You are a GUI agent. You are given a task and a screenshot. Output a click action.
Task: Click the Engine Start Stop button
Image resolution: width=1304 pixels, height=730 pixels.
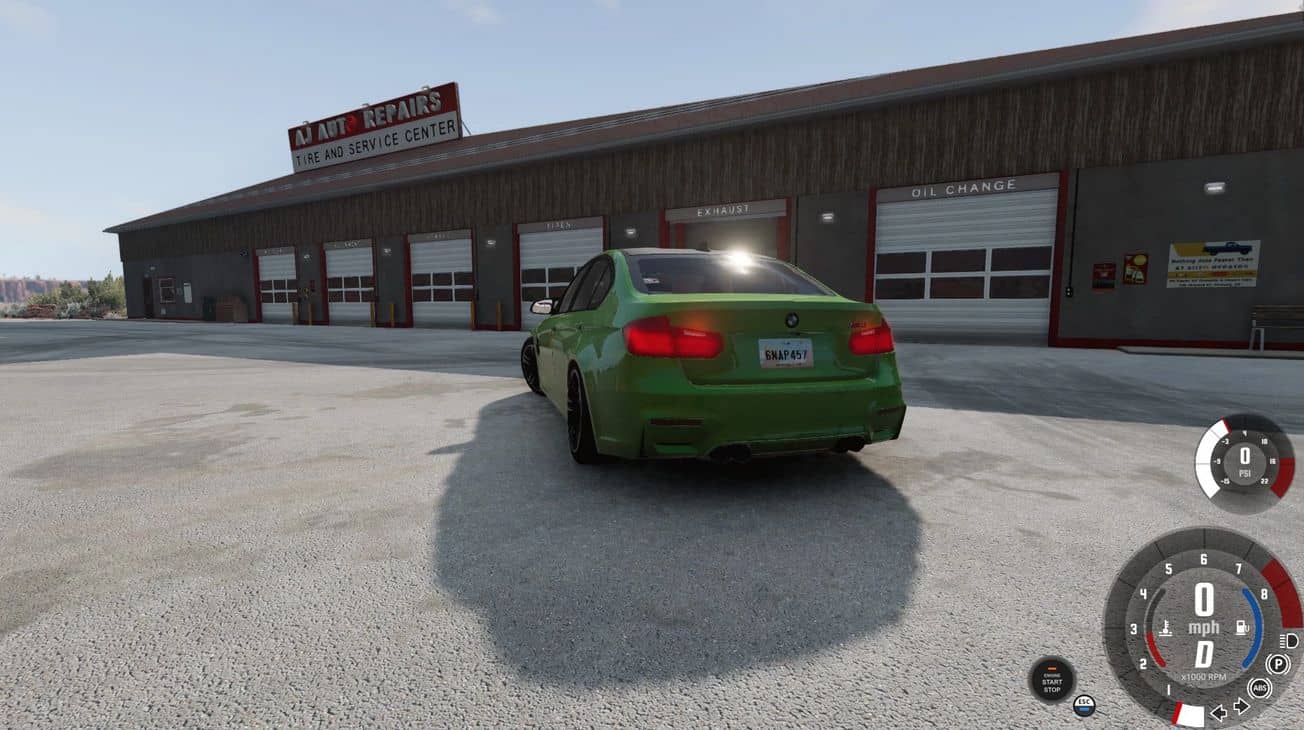1051,680
